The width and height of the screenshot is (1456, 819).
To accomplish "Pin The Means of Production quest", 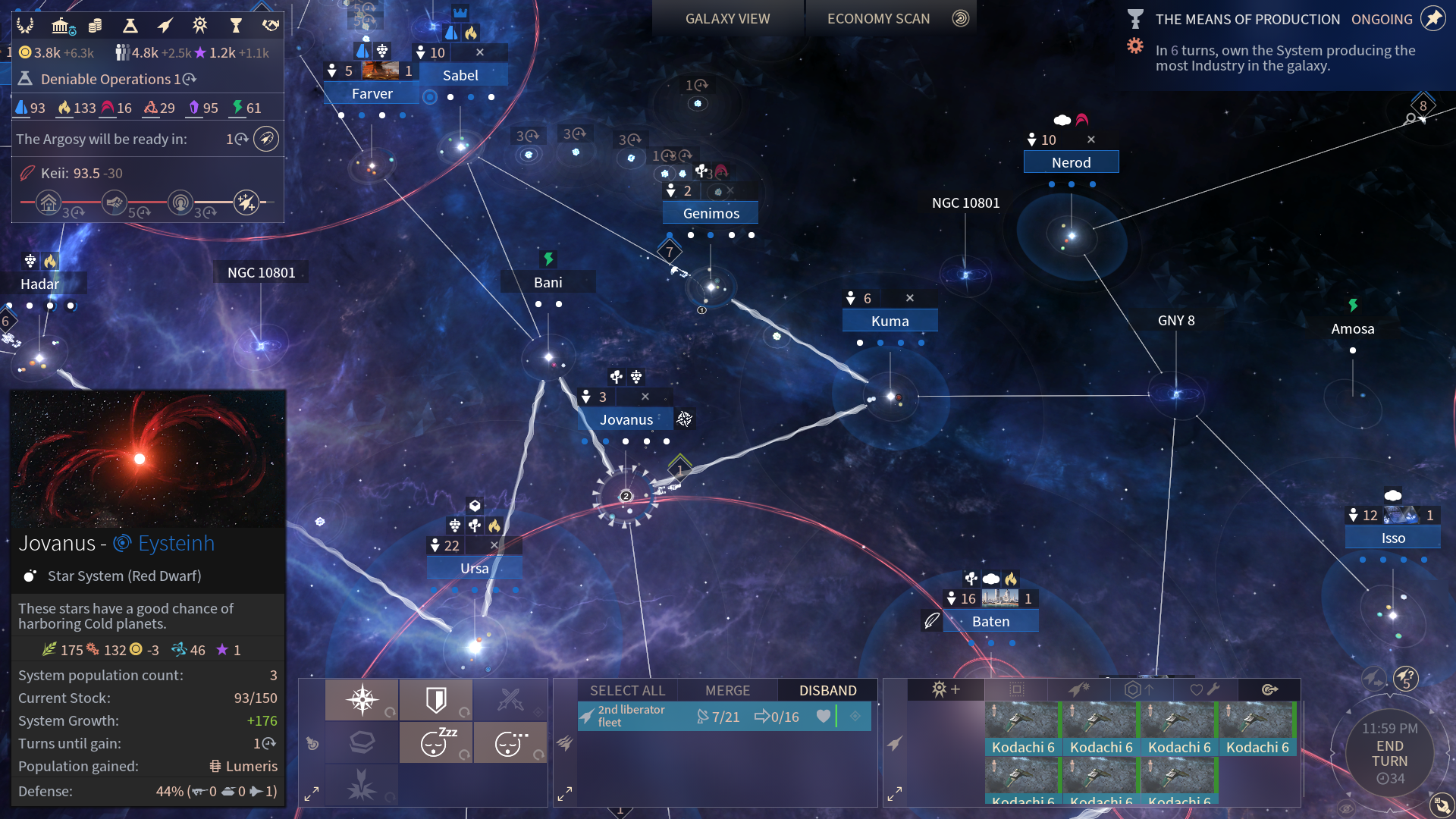I will click(1432, 19).
